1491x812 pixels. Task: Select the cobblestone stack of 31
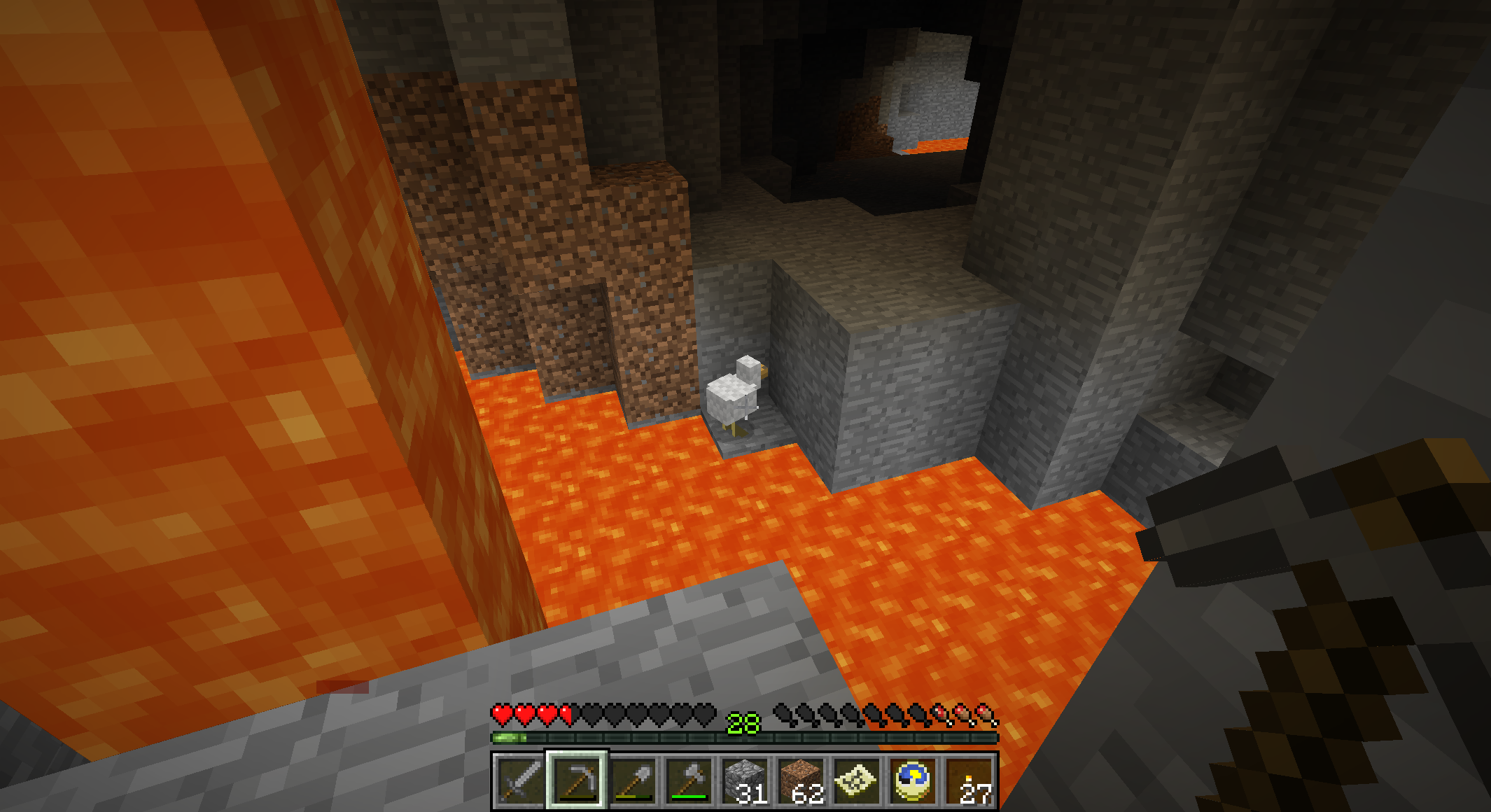(745, 780)
